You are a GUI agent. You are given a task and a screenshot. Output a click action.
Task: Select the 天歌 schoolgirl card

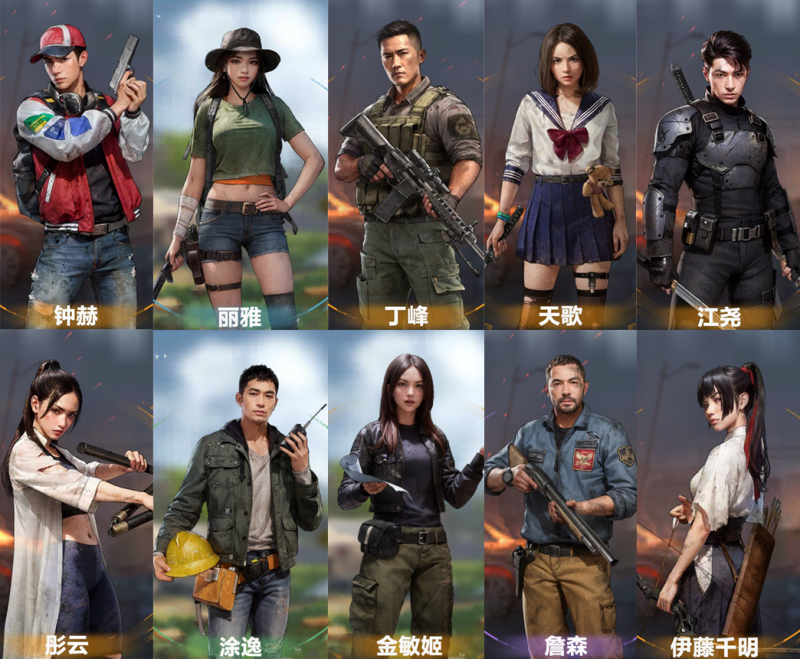[559, 165]
